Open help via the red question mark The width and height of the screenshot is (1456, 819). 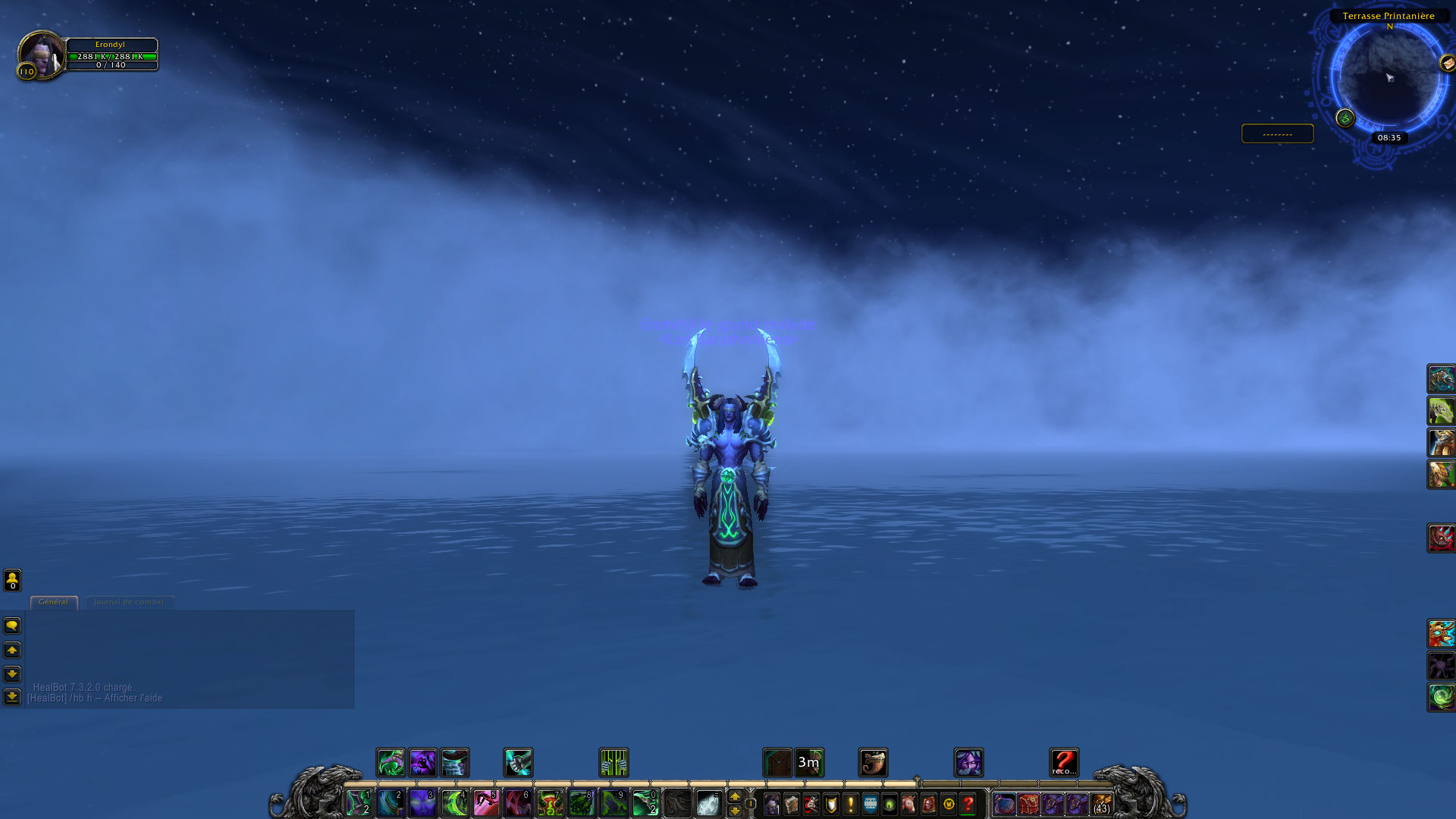(968, 803)
